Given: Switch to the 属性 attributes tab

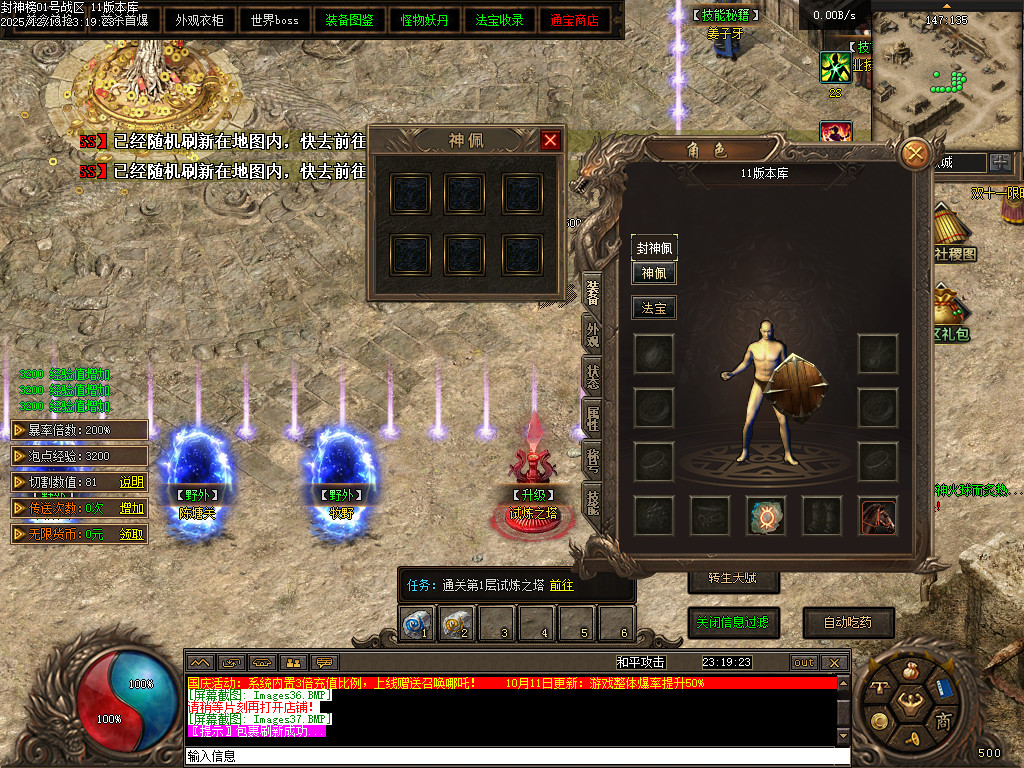Looking at the screenshot, I should point(593,418).
